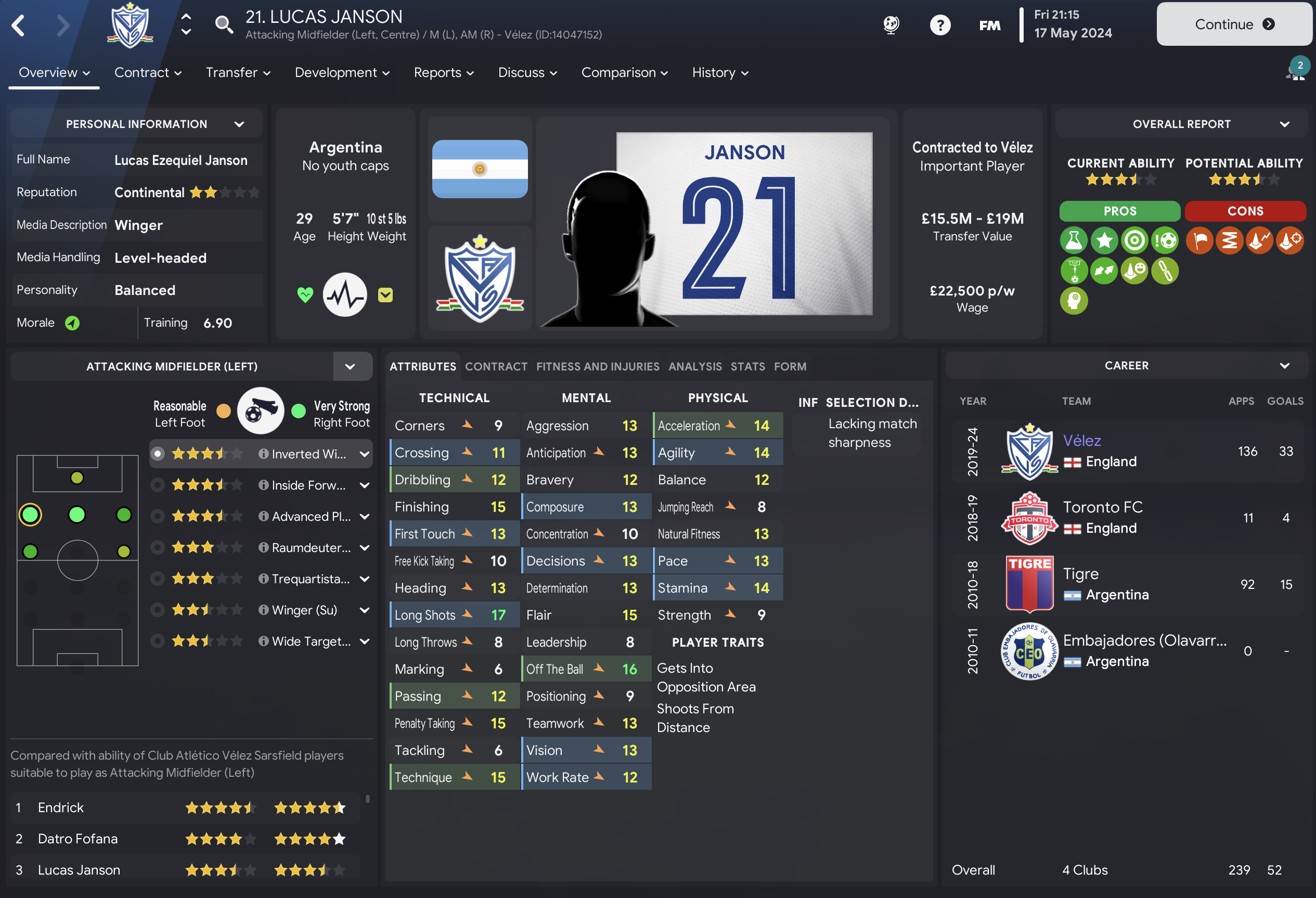The image size is (1316, 898).
Task: Open the Comparison menu
Action: point(624,72)
